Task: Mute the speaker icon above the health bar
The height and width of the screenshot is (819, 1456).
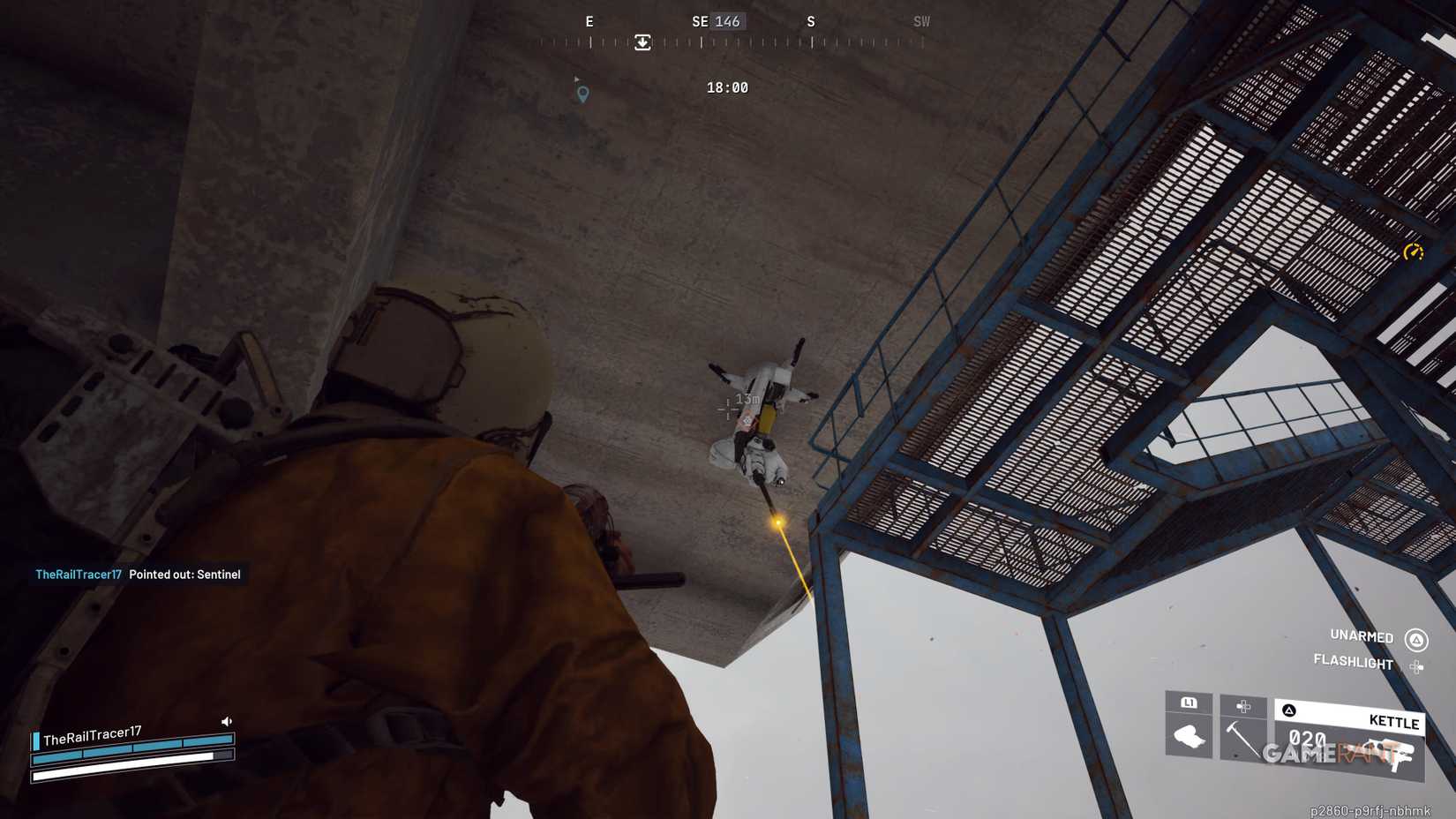Action: click(x=227, y=721)
